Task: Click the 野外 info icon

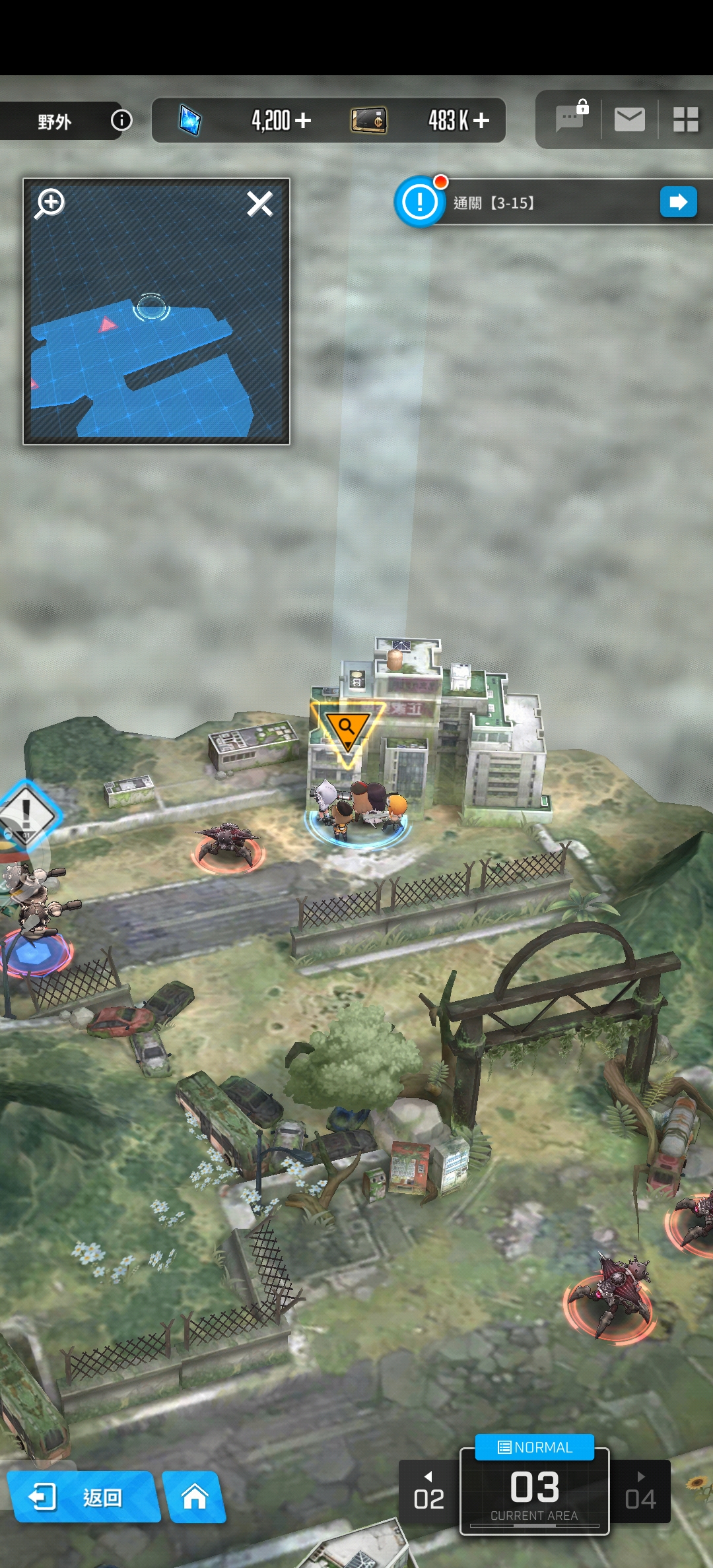Action: click(121, 120)
